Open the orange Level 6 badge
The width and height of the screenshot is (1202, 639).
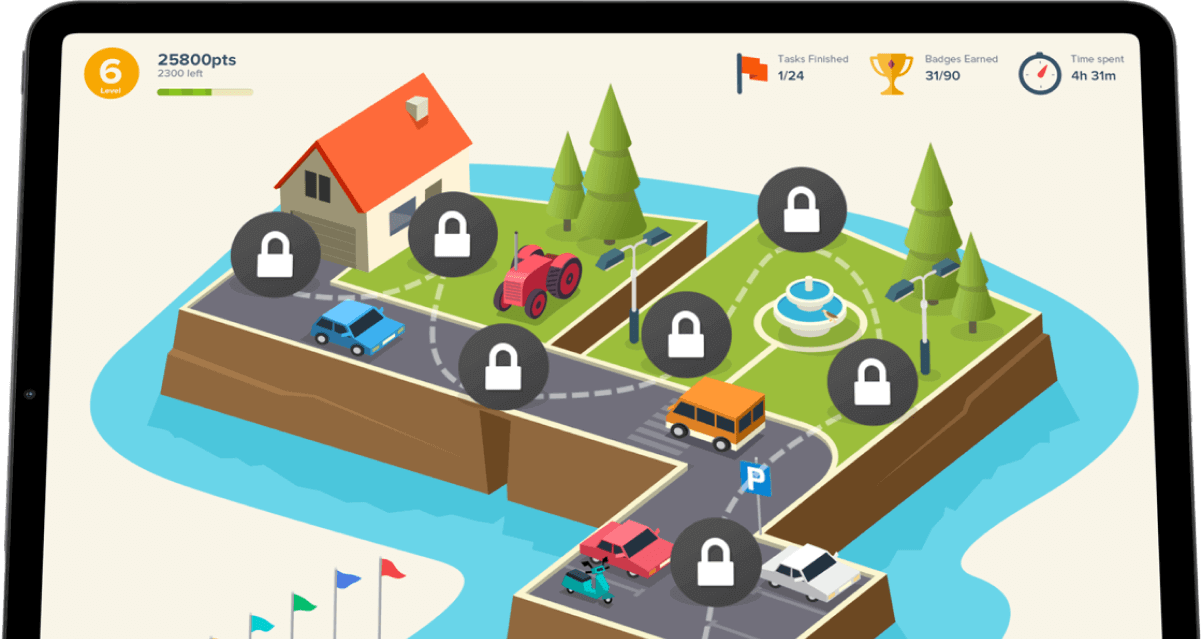pyautogui.click(x=111, y=74)
